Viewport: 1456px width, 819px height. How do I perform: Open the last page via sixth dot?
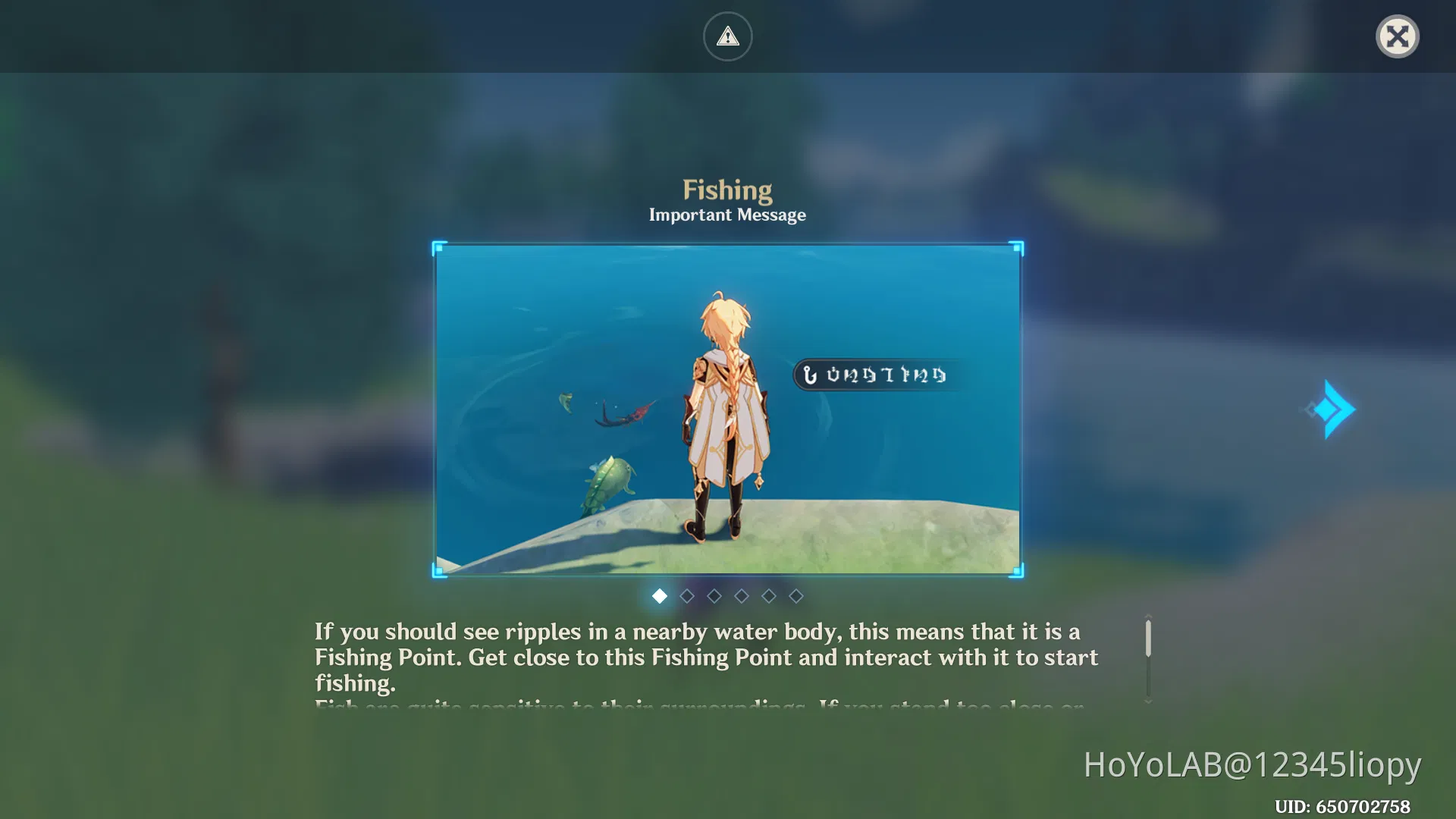click(796, 596)
